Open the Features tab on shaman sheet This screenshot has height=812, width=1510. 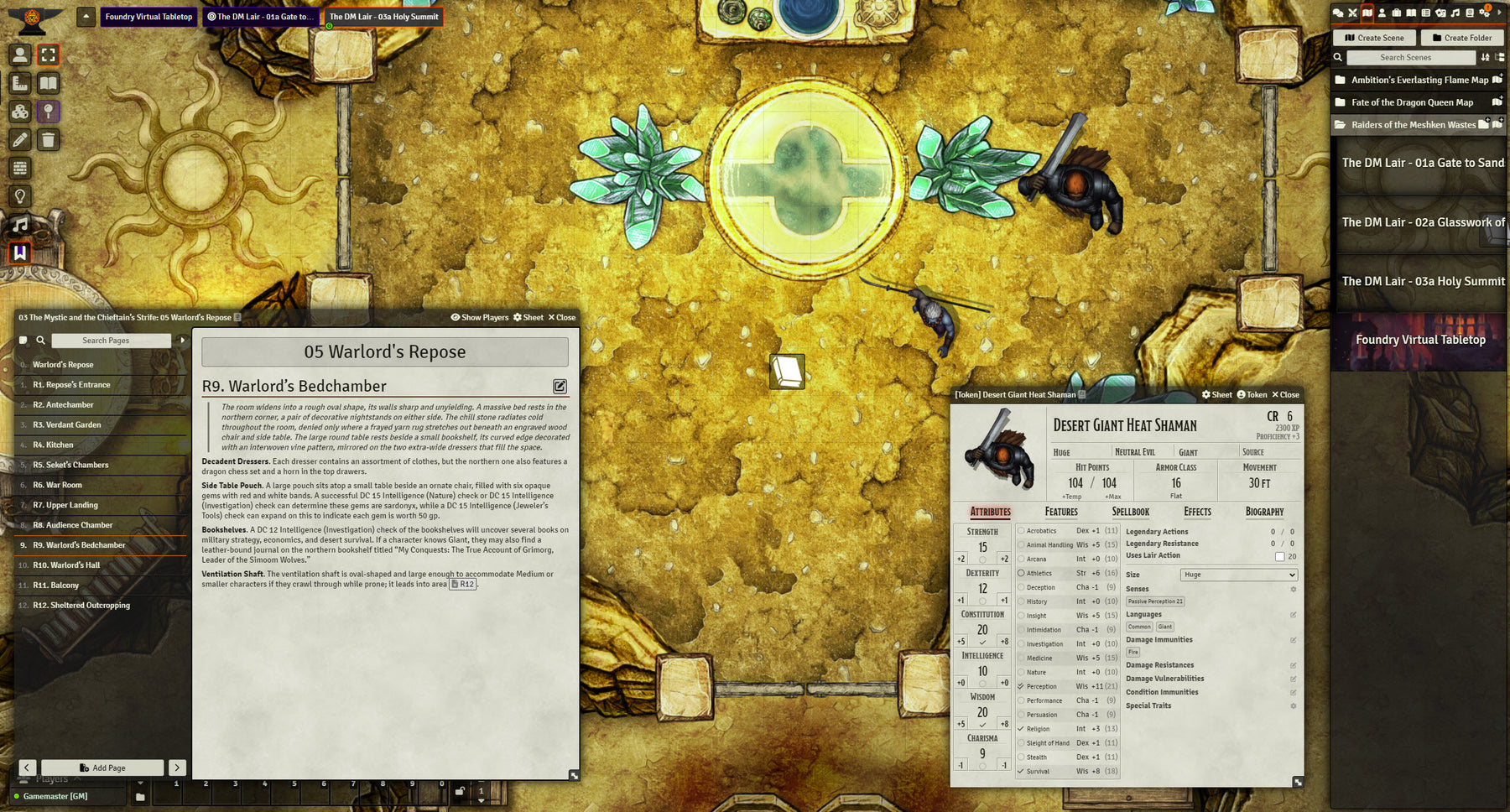coord(1061,512)
